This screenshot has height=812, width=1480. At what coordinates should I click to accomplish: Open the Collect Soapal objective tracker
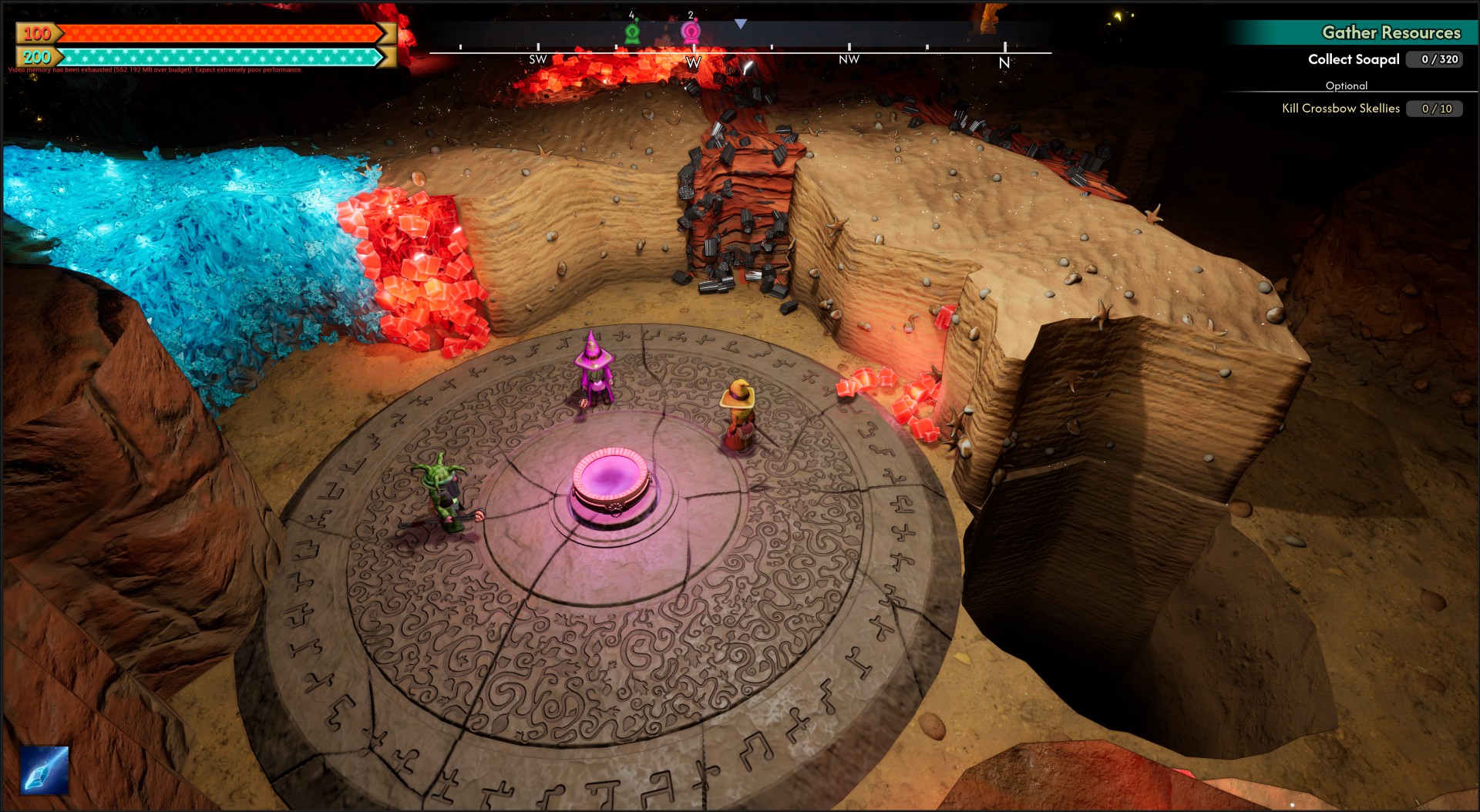click(1354, 59)
